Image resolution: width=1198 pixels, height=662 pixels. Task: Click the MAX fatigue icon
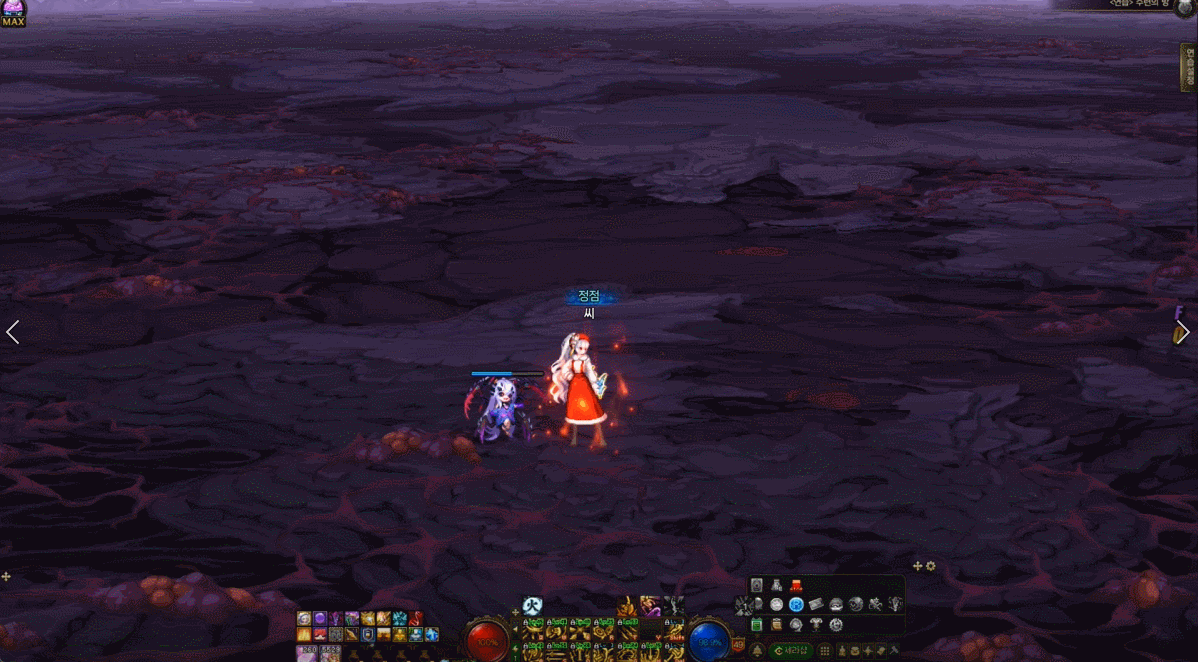point(13,14)
